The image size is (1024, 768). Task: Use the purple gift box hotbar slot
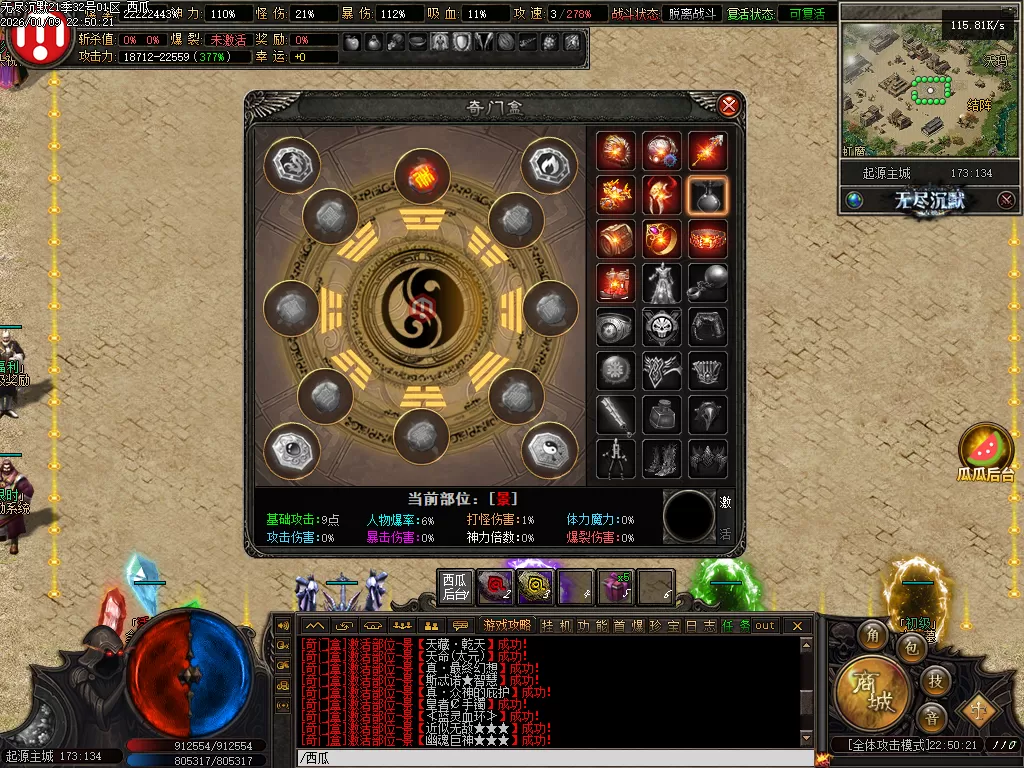coord(615,587)
